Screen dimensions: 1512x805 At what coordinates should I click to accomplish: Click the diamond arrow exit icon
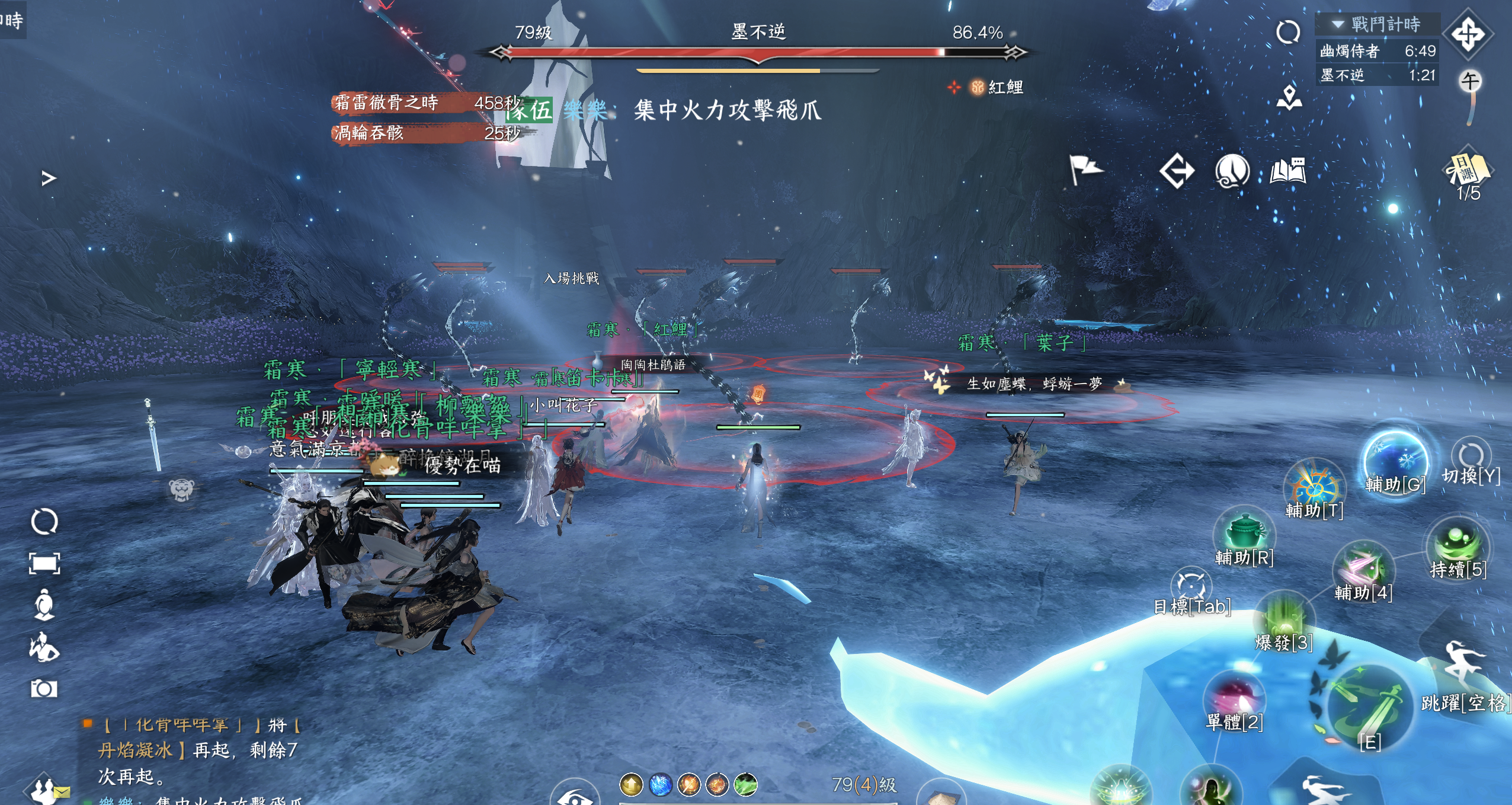(1177, 171)
